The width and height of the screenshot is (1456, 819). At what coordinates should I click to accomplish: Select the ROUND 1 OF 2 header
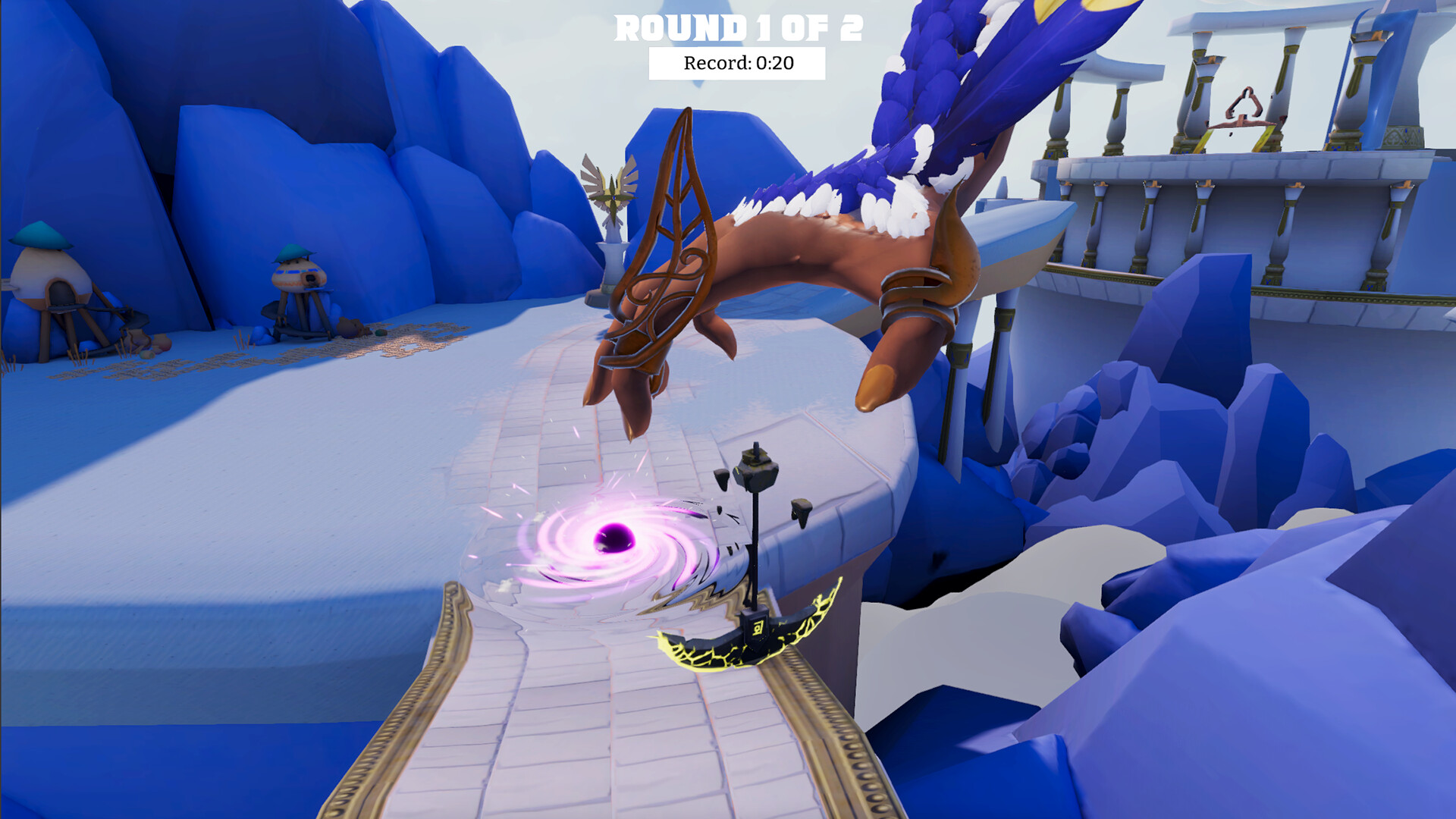coord(739,30)
